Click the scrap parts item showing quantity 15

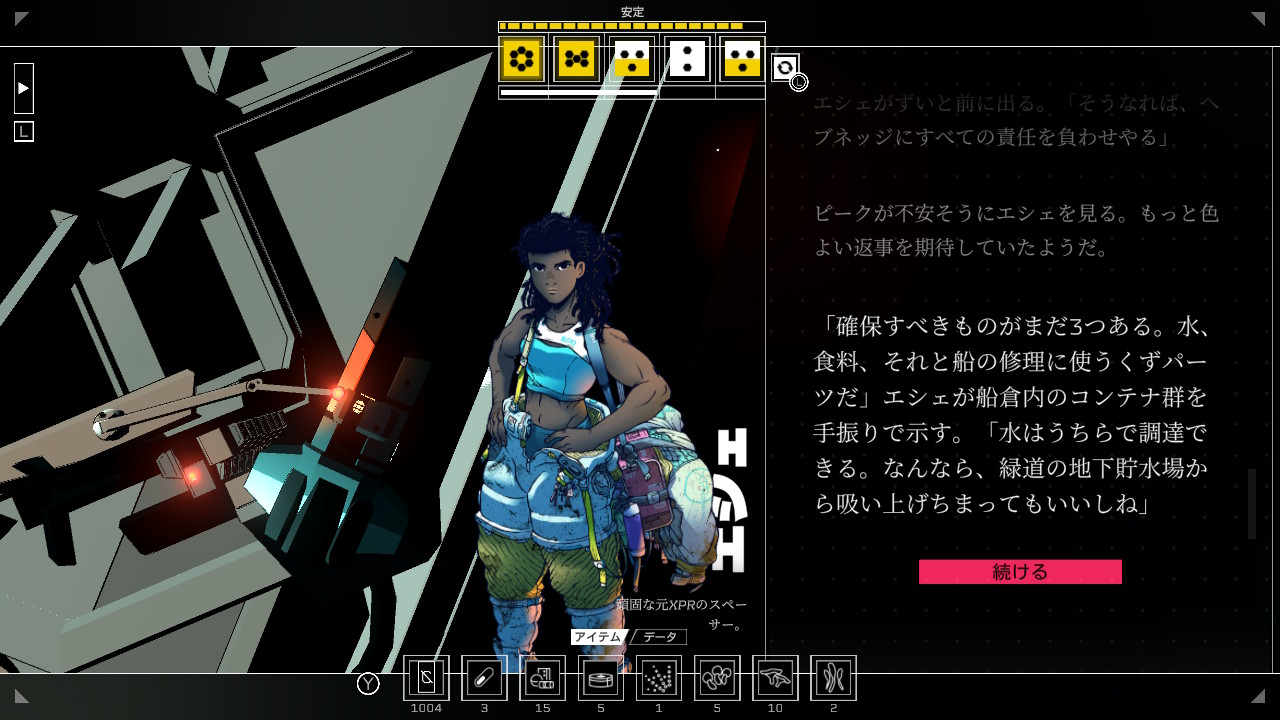[542, 677]
